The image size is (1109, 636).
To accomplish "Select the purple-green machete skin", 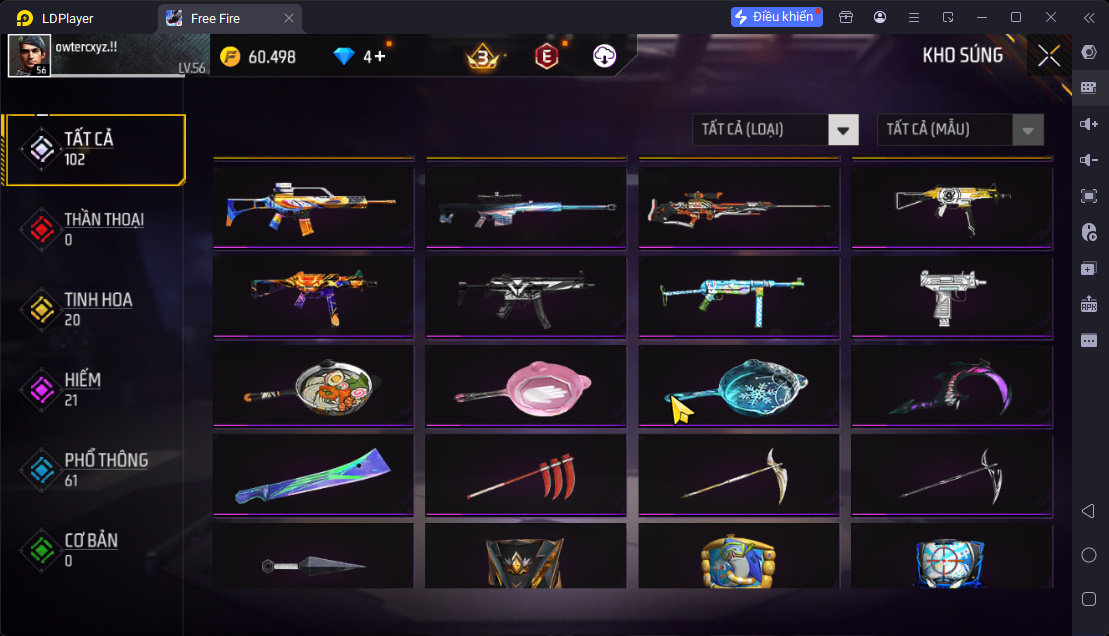I will click(313, 474).
